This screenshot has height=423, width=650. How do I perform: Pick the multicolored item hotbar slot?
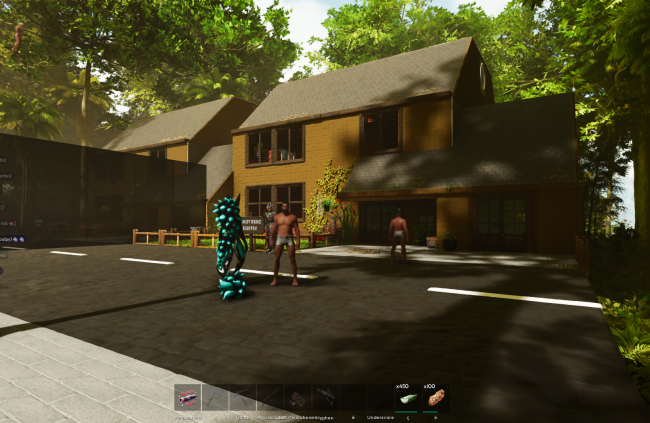pyautogui.click(x=298, y=398)
